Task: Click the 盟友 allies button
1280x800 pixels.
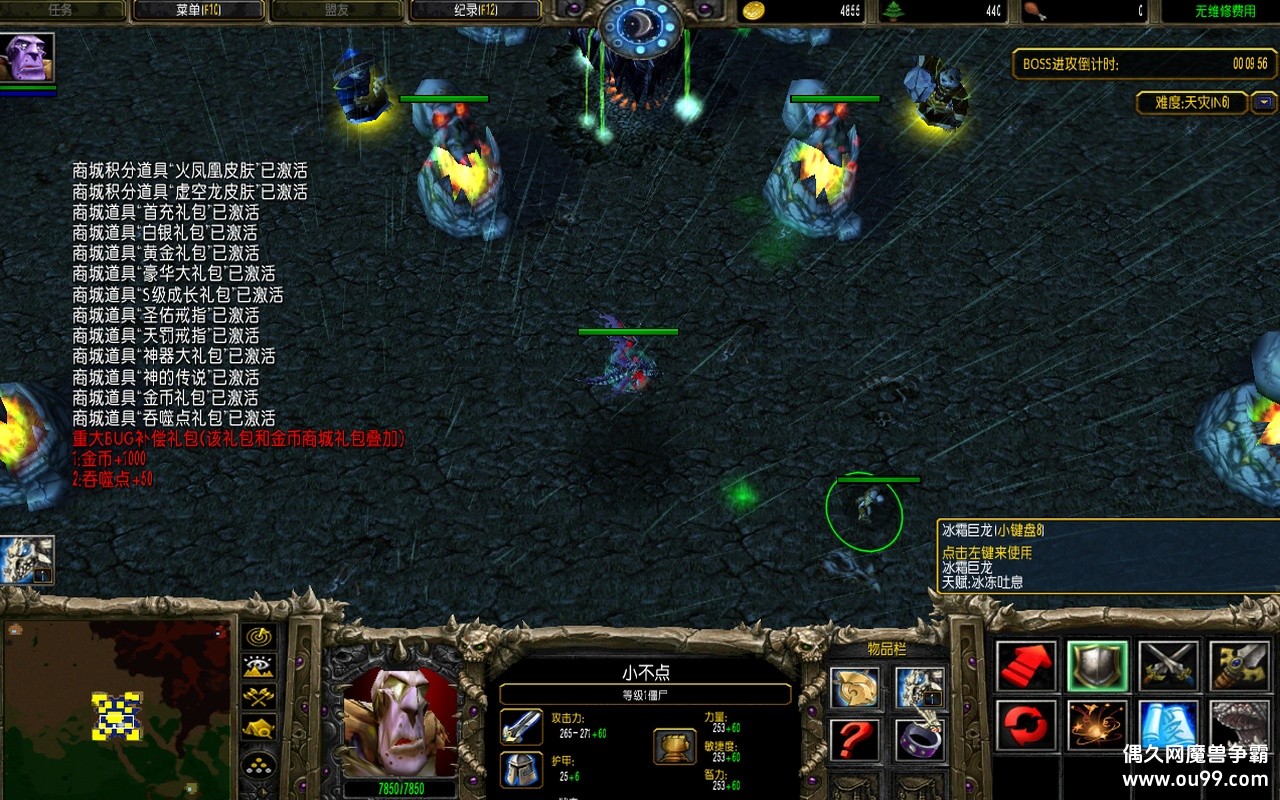Action: [336, 11]
